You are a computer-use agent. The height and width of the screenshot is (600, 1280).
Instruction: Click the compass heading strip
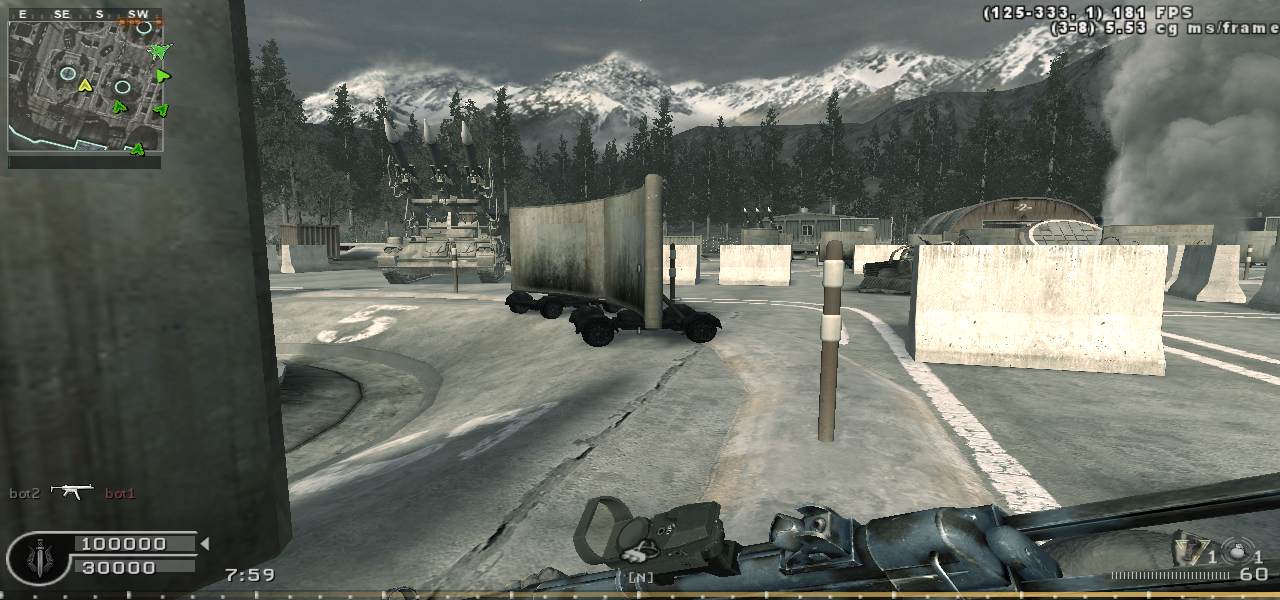[85, 14]
